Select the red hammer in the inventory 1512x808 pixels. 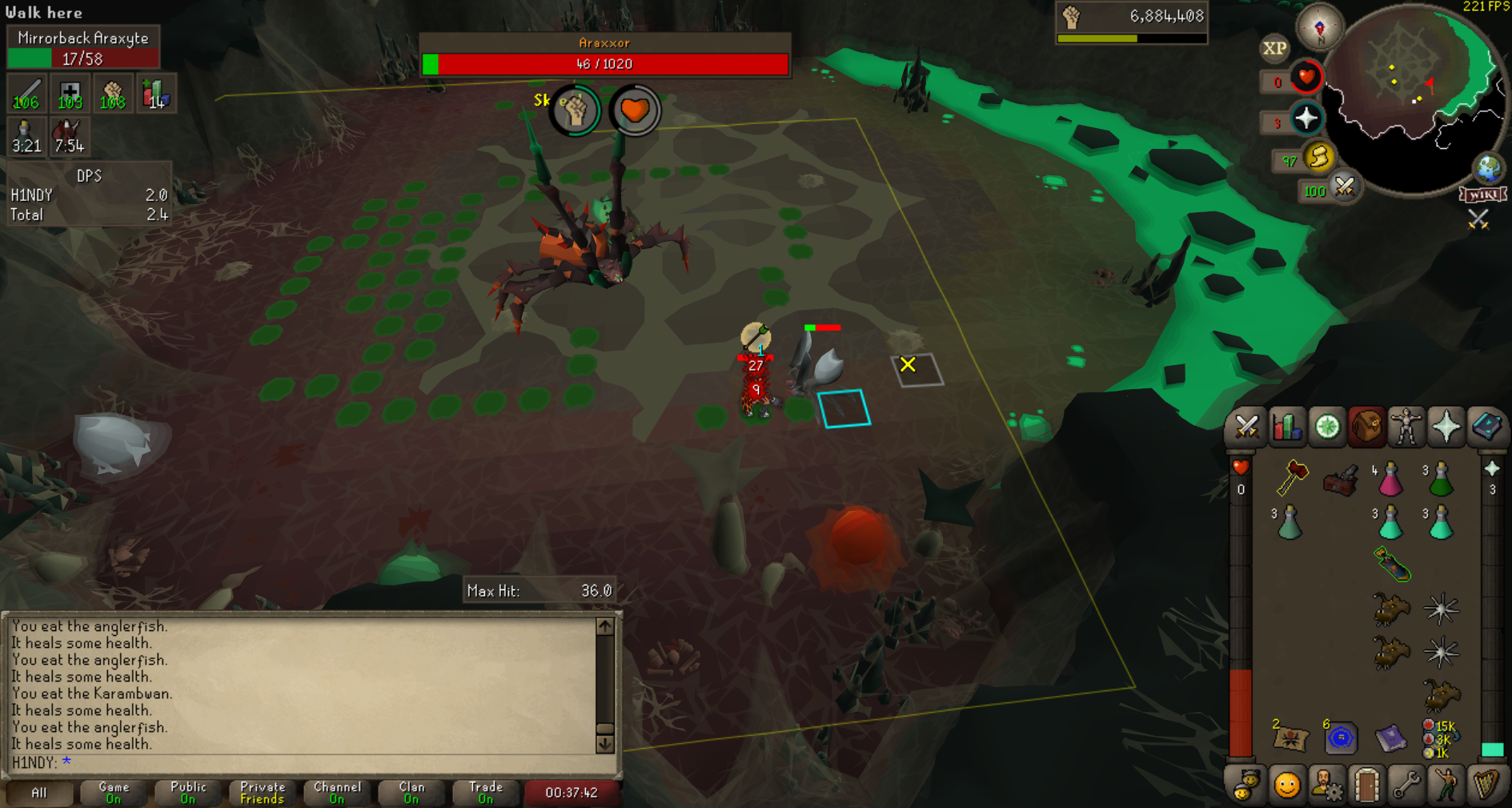[1291, 478]
